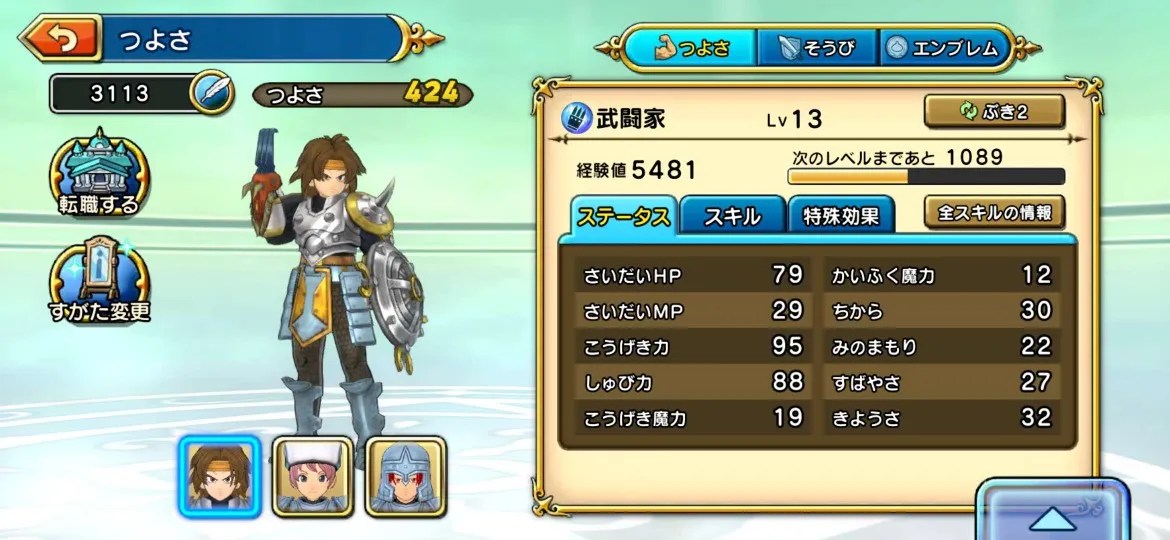Open the すがた変更 appearance change option

pos(99,278)
